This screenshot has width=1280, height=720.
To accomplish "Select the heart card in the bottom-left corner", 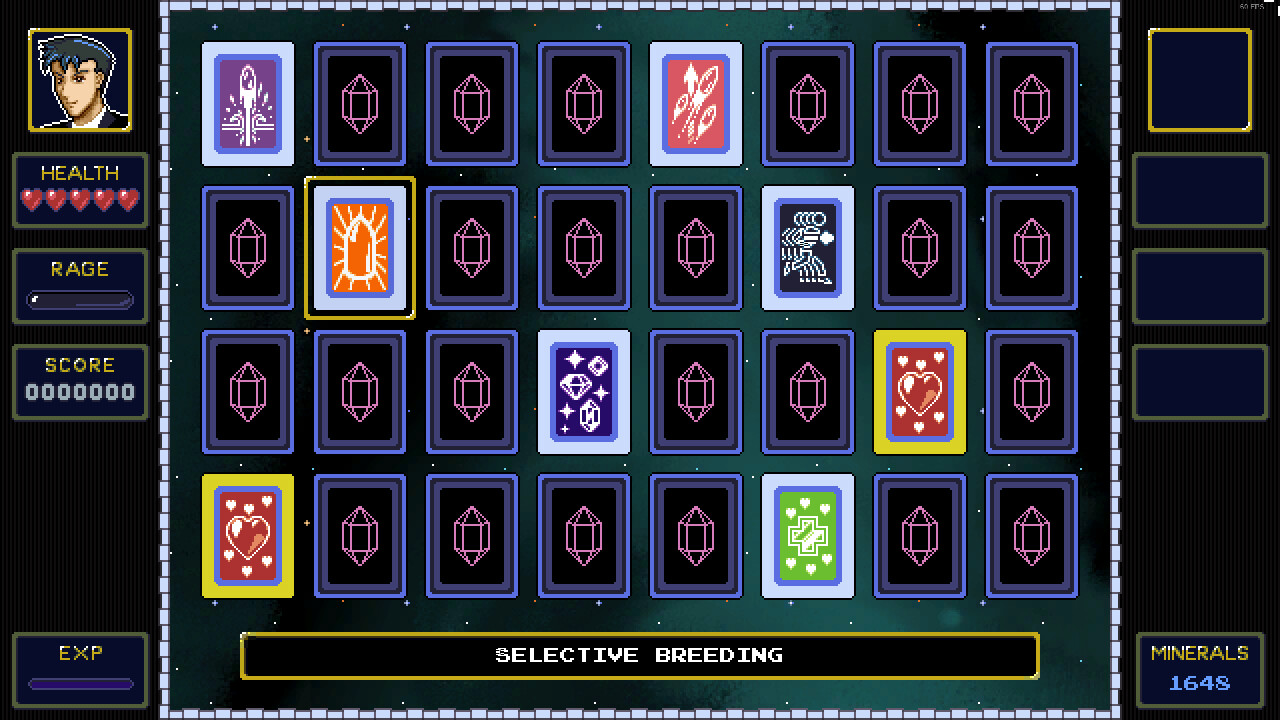I will (x=247, y=535).
